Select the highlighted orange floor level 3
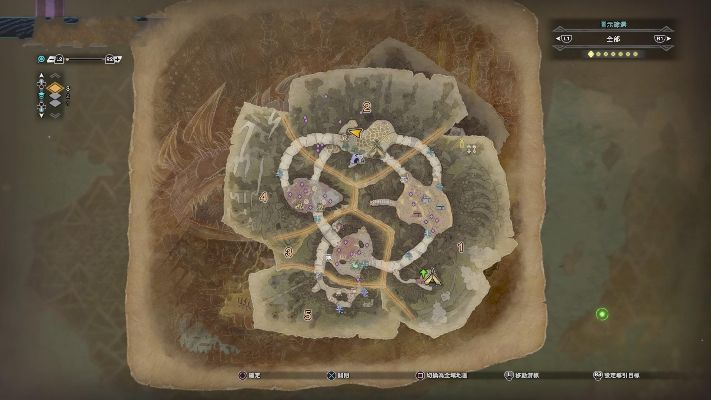The height and width of the screenshot is (400, 711). 56,88
